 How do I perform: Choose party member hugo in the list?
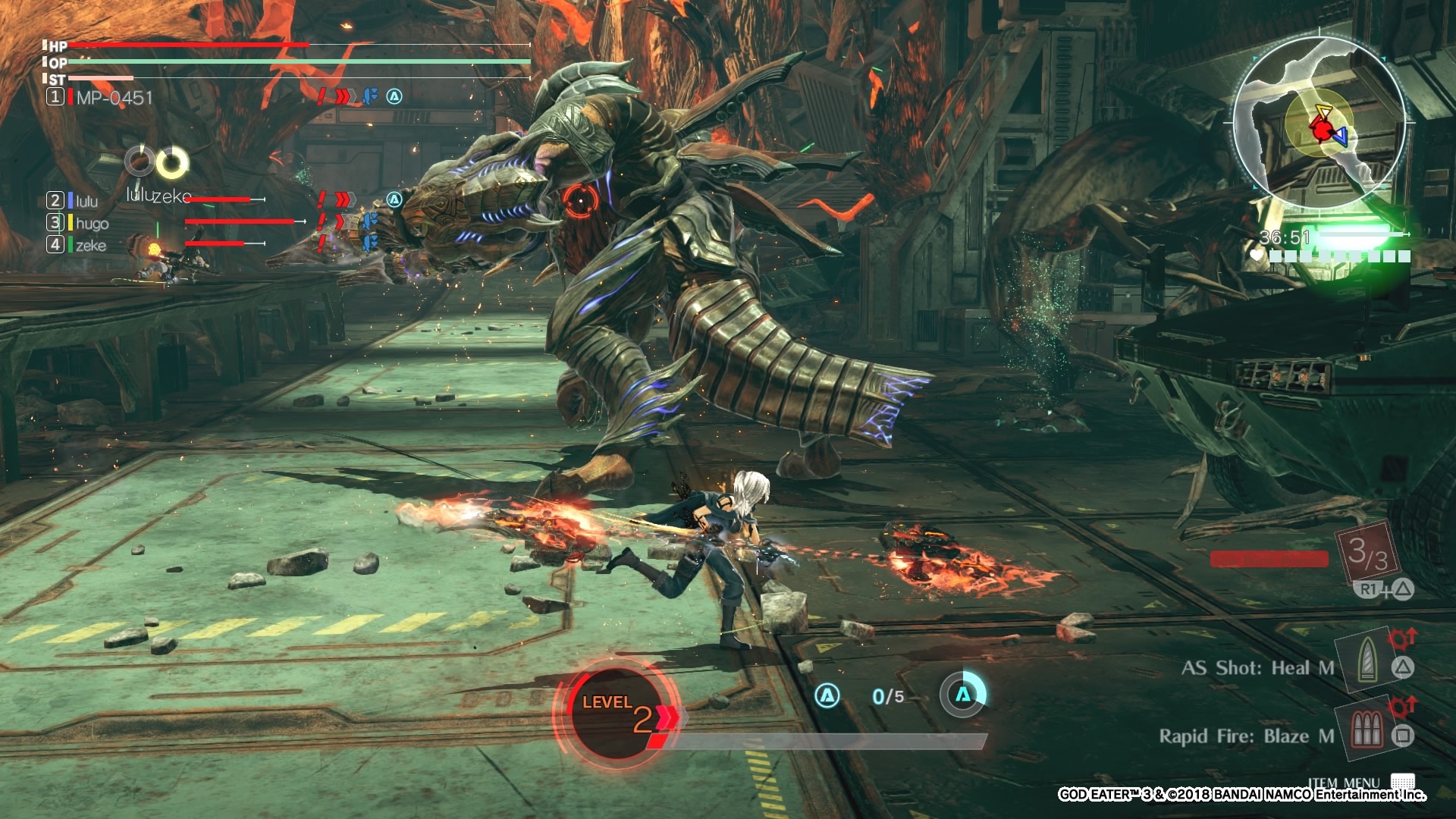pos(92,223)
